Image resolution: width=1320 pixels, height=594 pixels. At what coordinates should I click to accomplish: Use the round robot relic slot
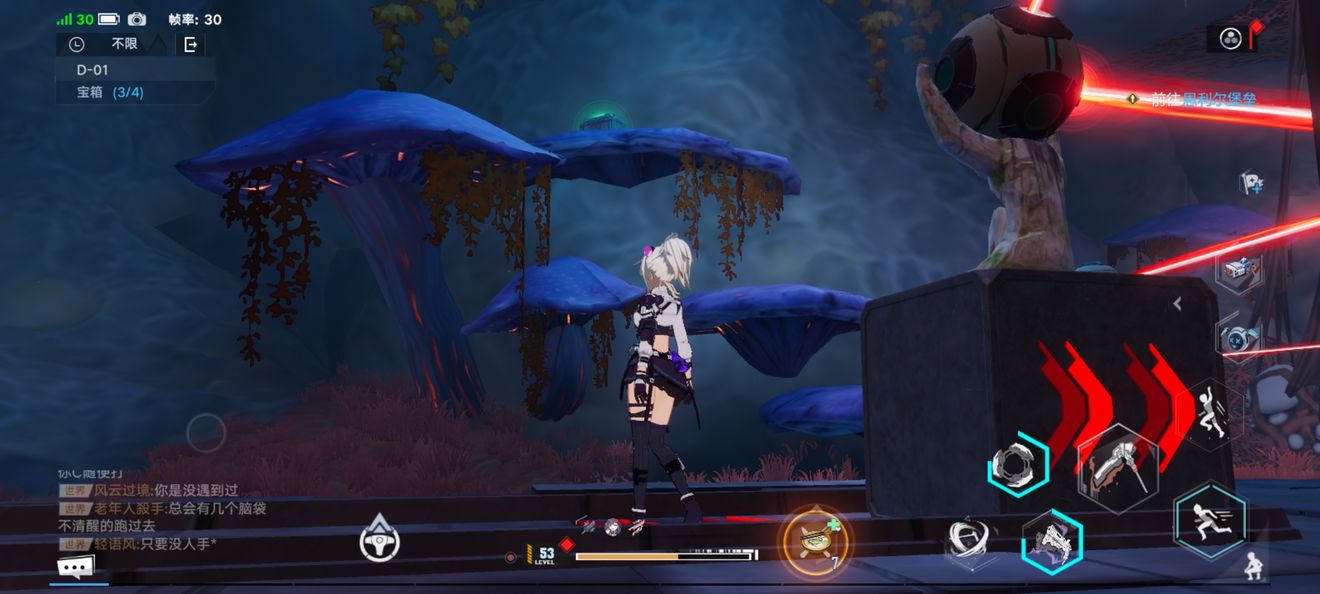pyautogui.click(x=1238, y=337)
